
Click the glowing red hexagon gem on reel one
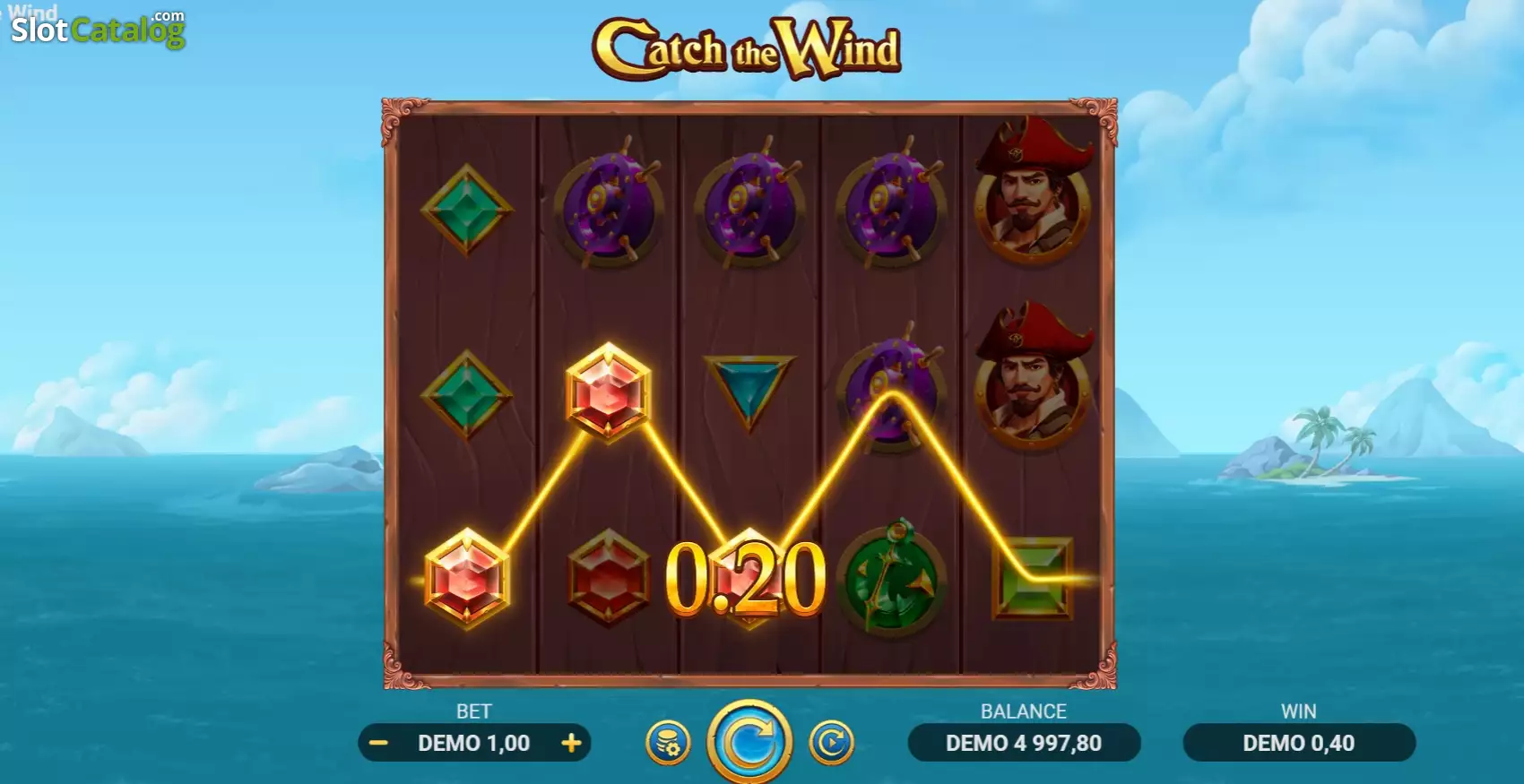click(x=466, y=578)
